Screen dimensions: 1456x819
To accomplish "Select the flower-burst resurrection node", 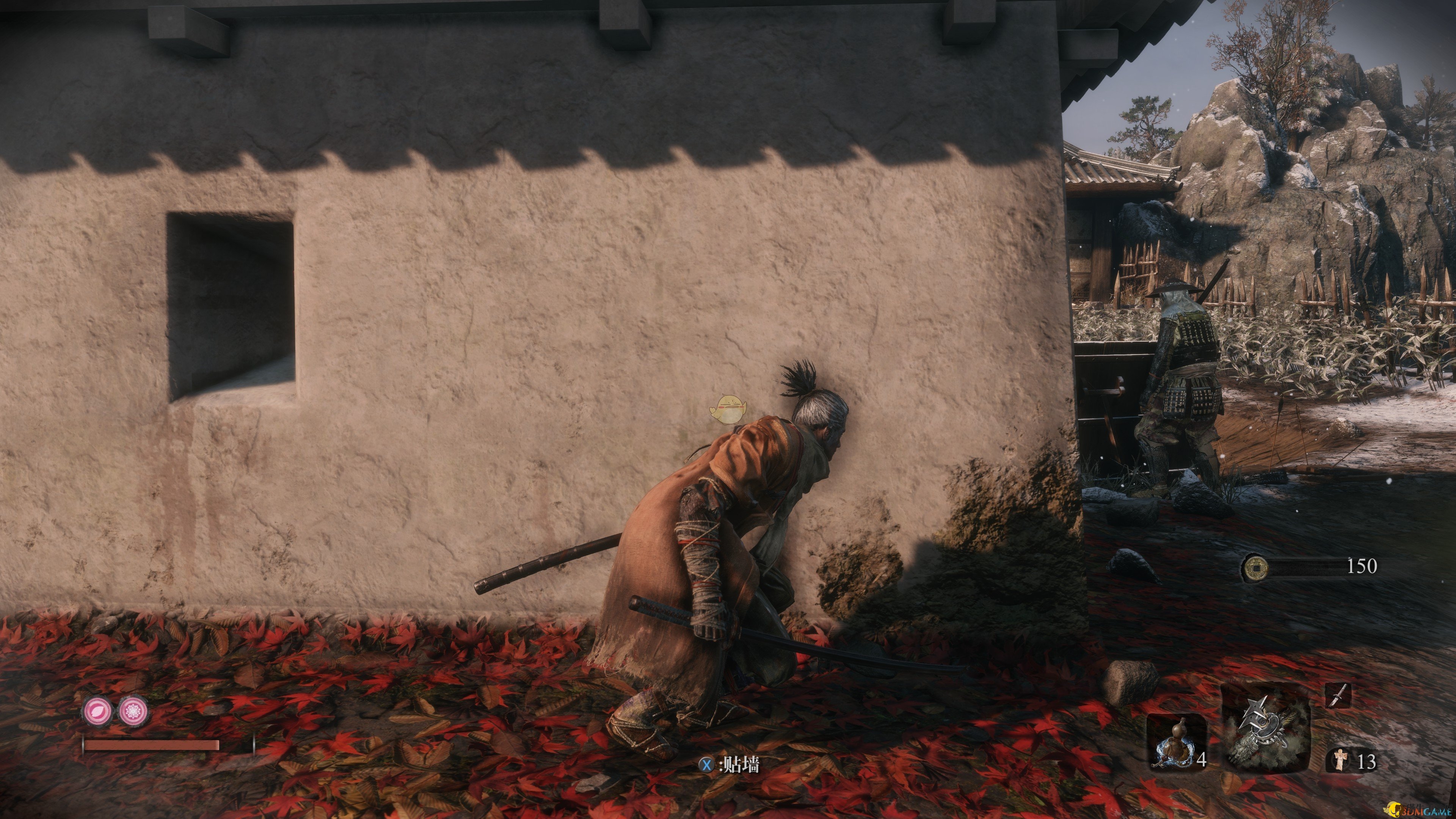I will (133, 711).
